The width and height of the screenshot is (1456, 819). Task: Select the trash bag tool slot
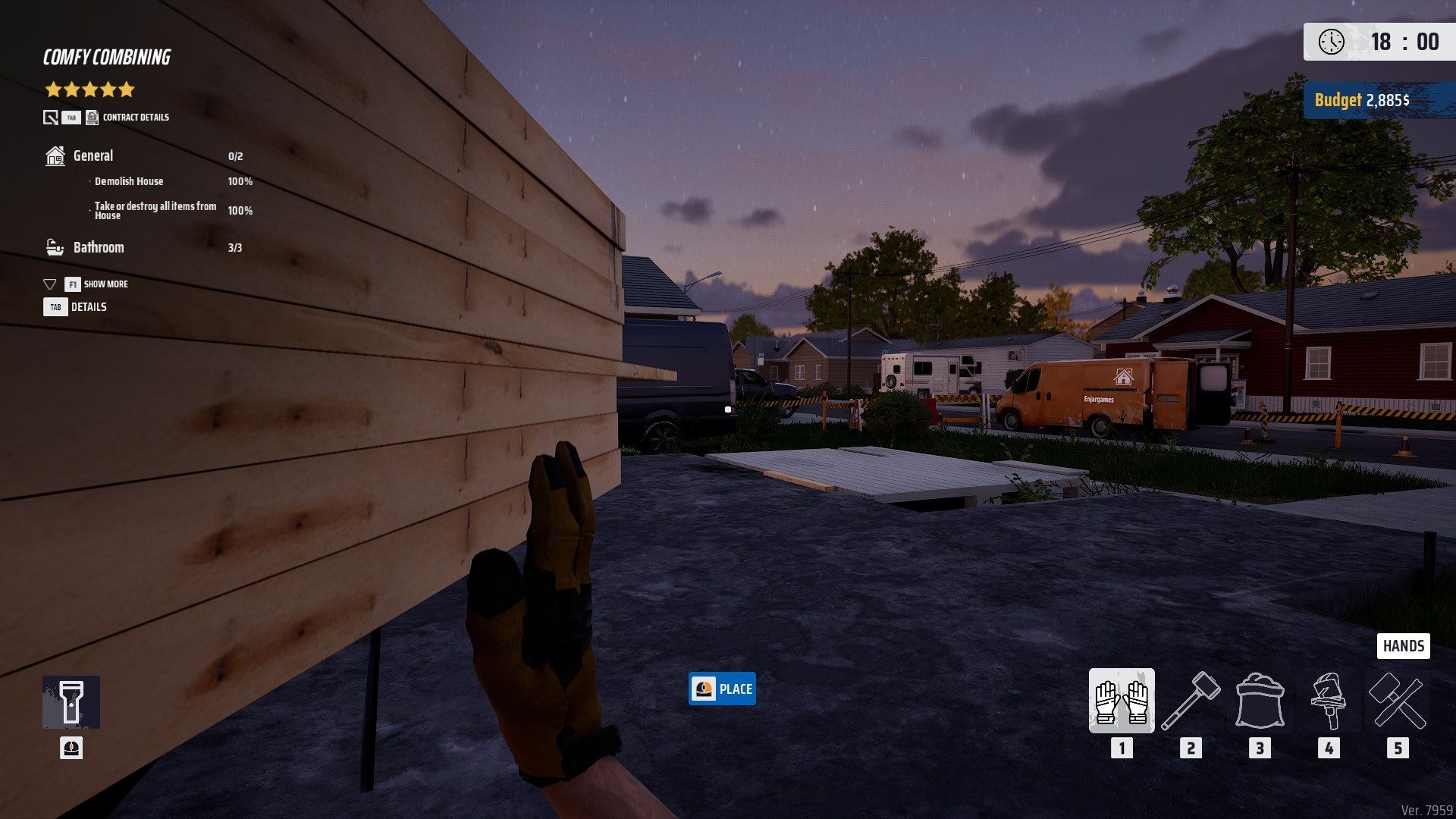point(1260,701)
